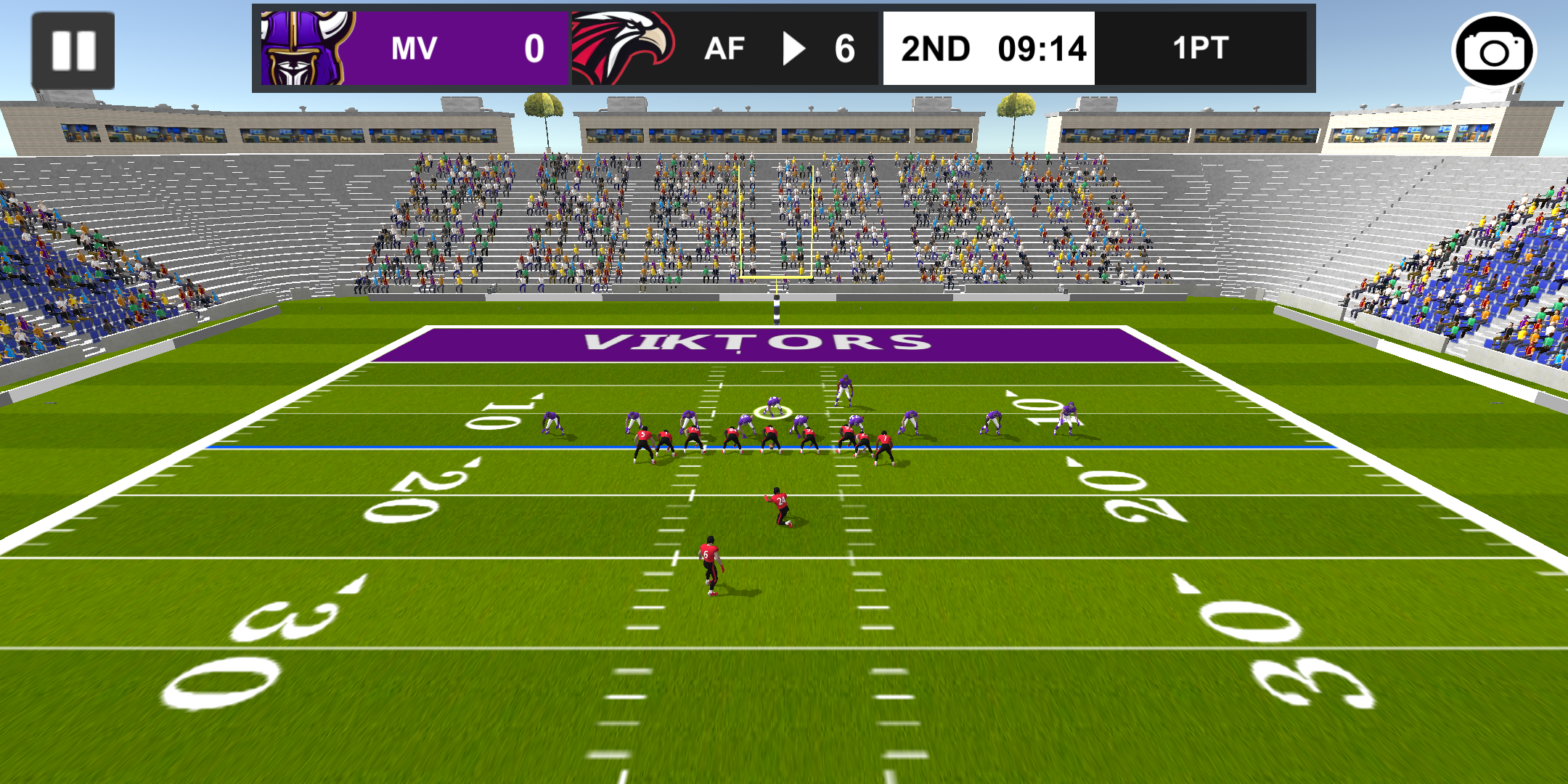The width and height of the screenshot is (1568, 784).
Task: Click the AF score showing 6
Action: 846,49
